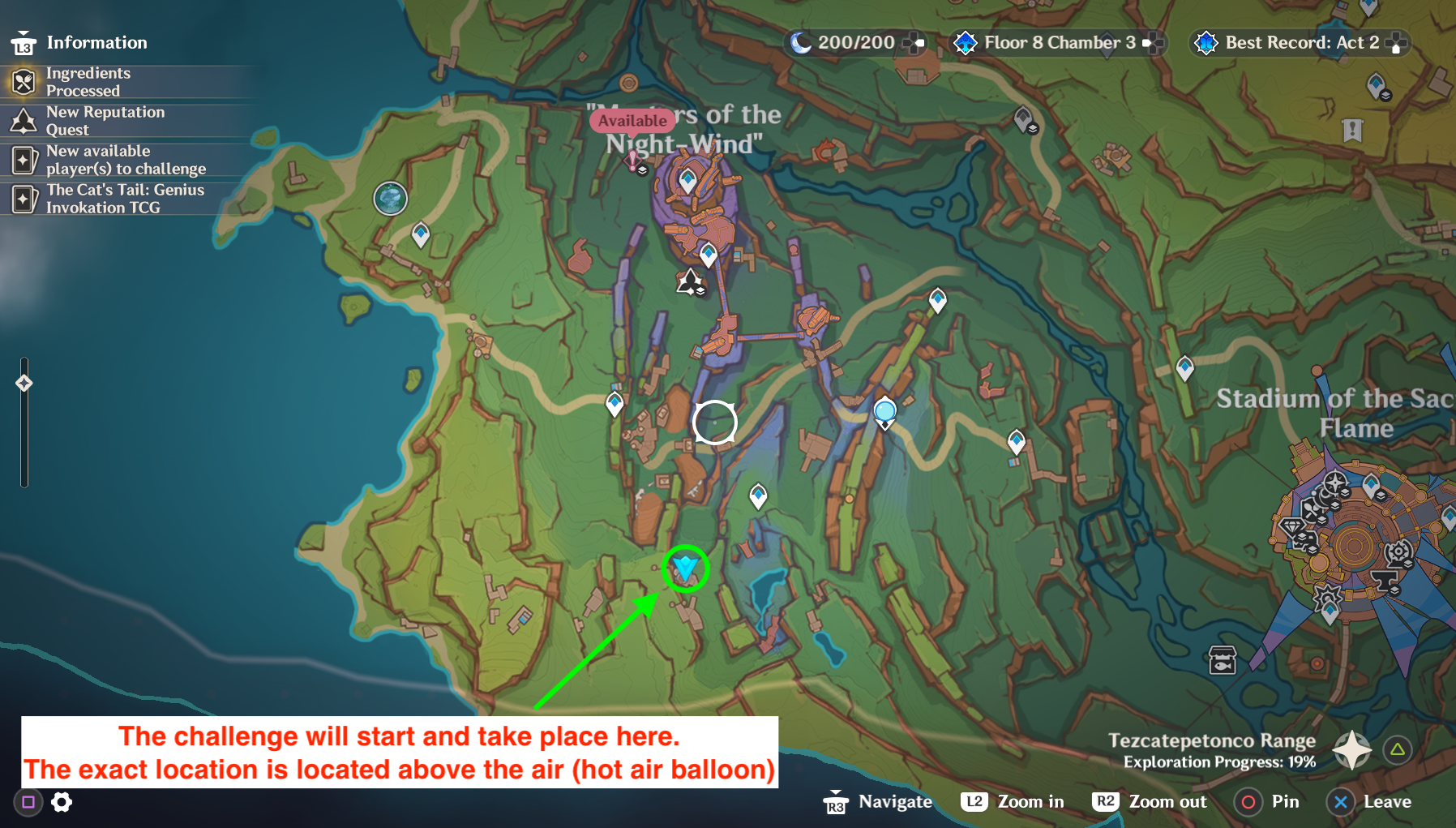Select the green-circled teleport waypoint
This screenshot has width=1456, height=828.
tap(686, 568)
